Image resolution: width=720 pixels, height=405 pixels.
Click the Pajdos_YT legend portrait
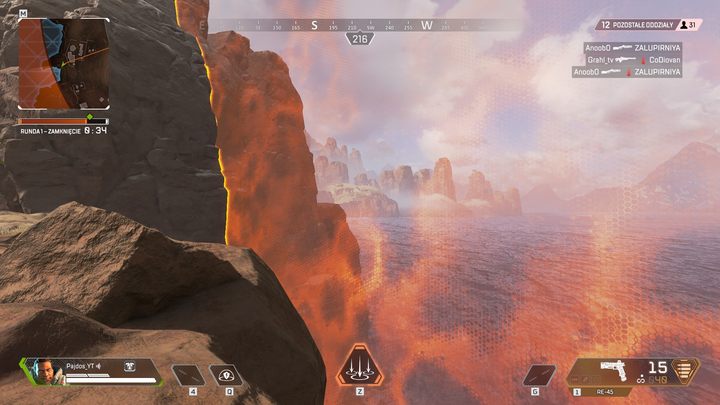tap(40, 371)
